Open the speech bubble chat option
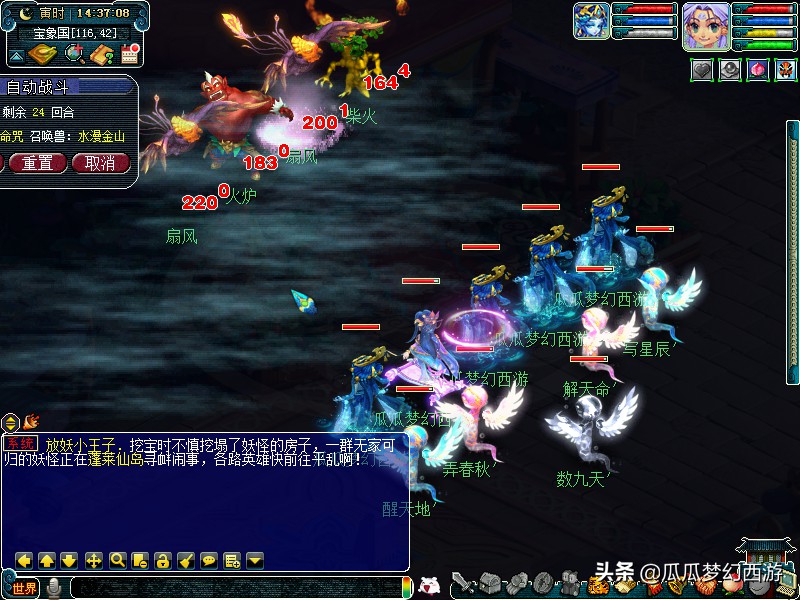 209,560
